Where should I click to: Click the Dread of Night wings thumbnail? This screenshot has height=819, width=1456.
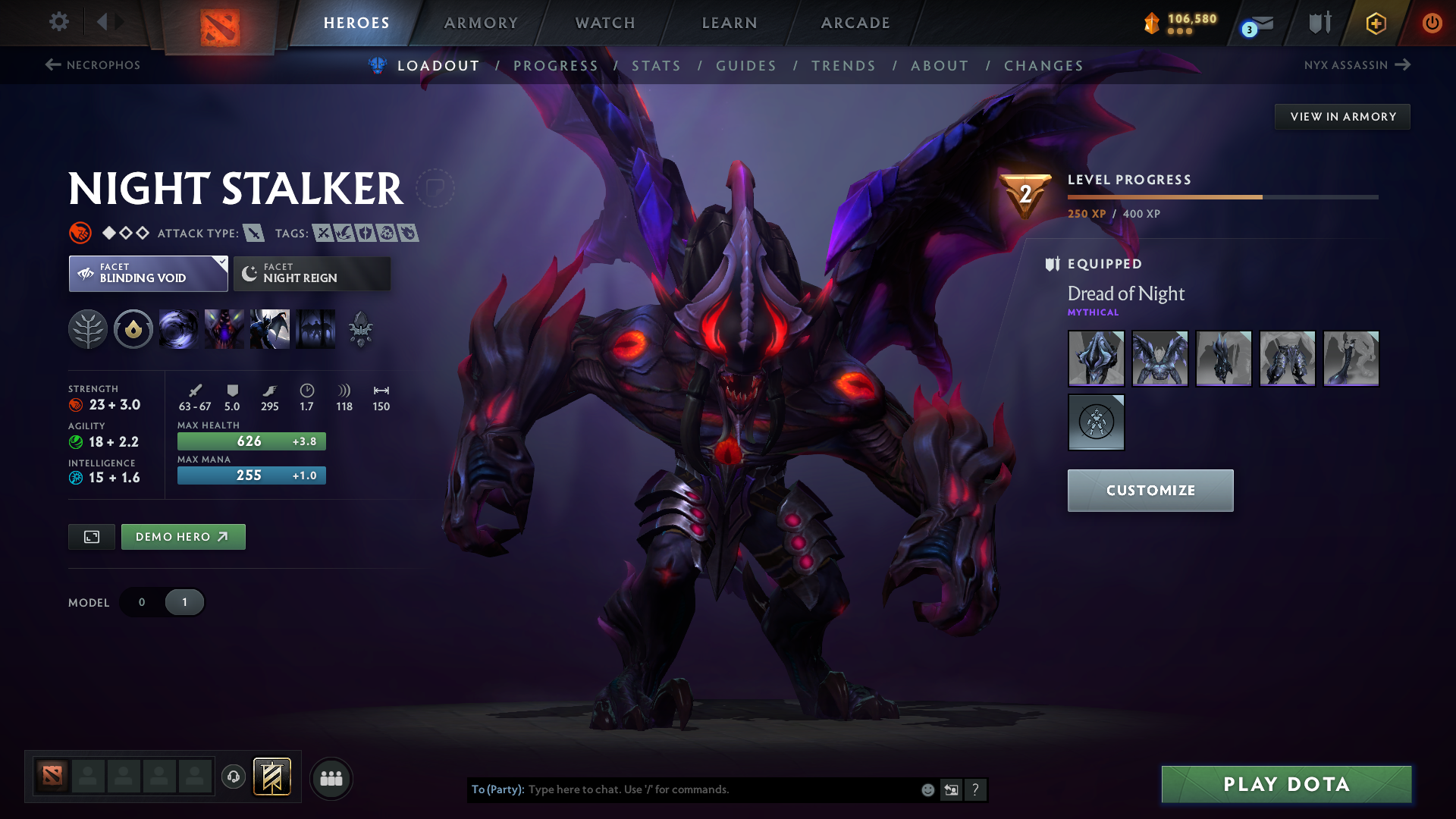pos(1159,358)
